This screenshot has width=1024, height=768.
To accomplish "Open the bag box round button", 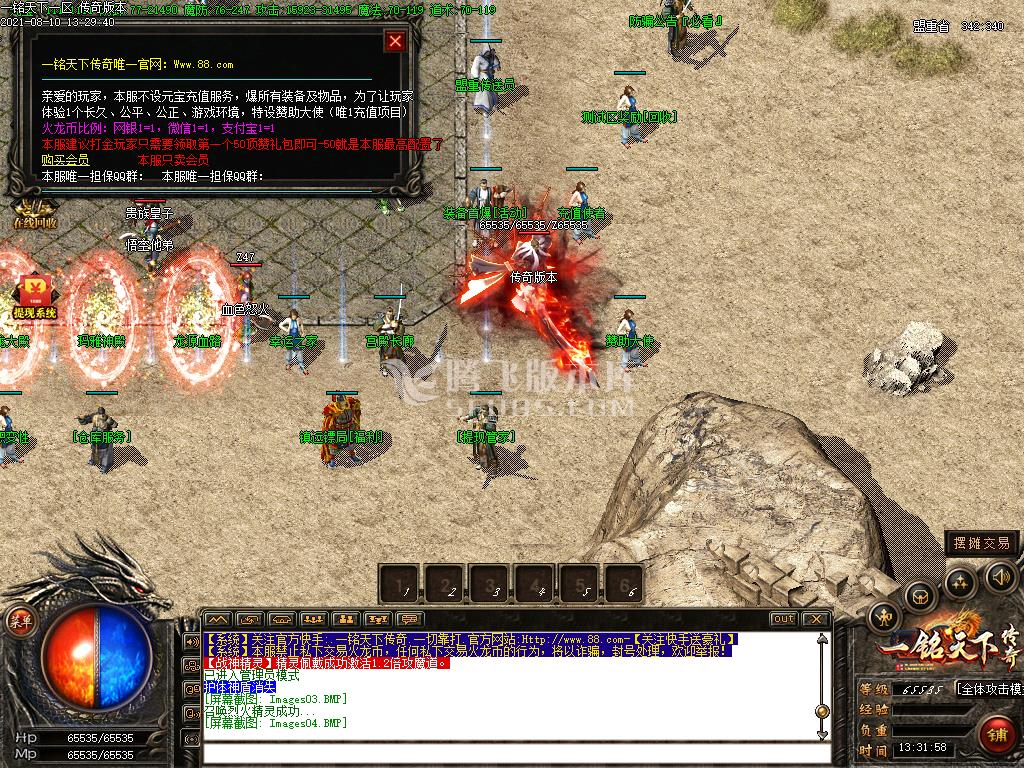I will coord(920,596).
